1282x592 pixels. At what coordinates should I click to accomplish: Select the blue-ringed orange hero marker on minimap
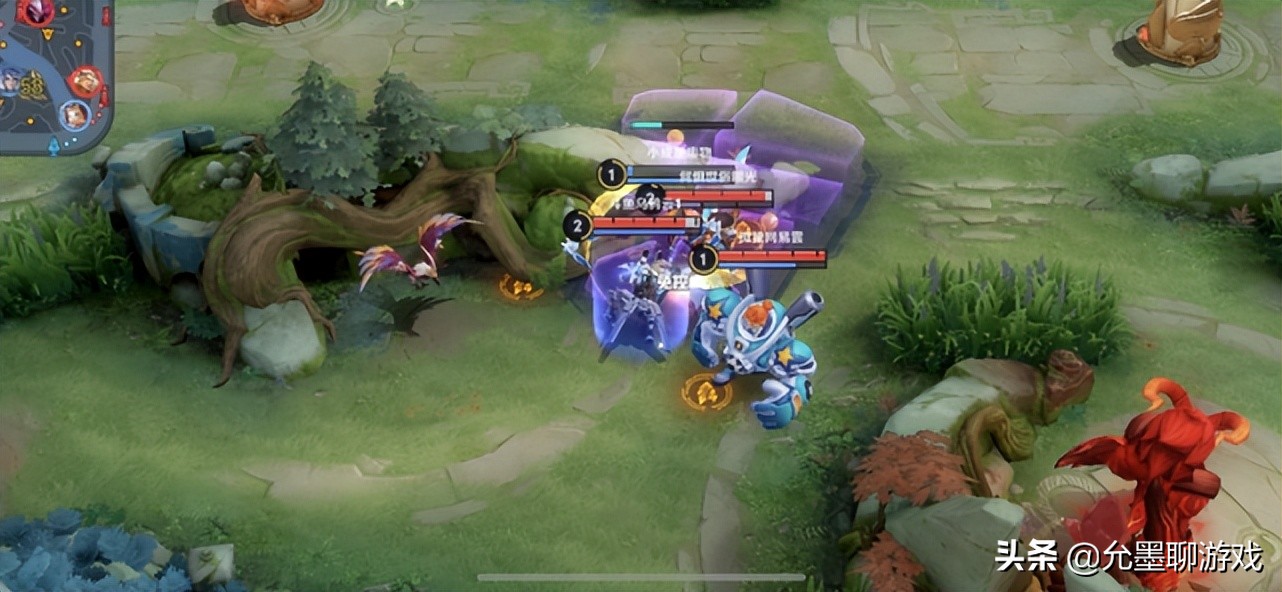[75, 115]
